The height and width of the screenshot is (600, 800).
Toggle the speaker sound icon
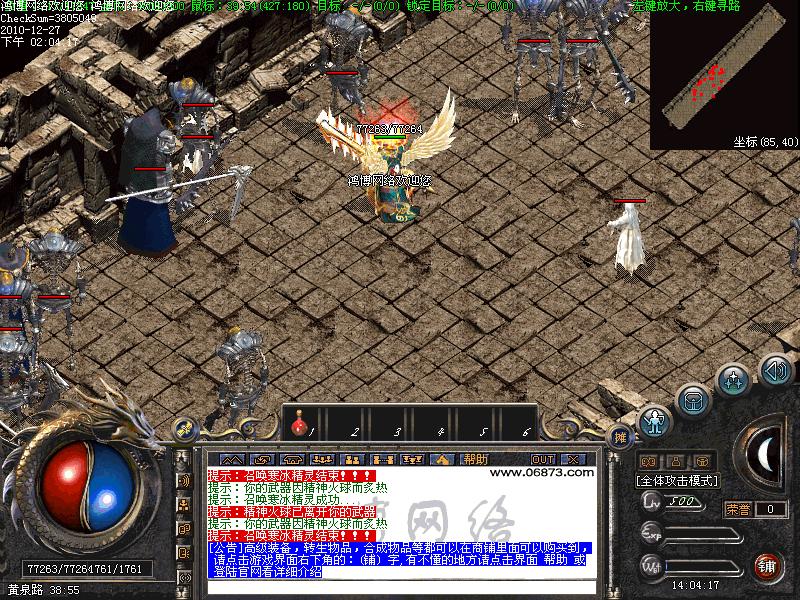pyautogui.click(x=775, y=369)
